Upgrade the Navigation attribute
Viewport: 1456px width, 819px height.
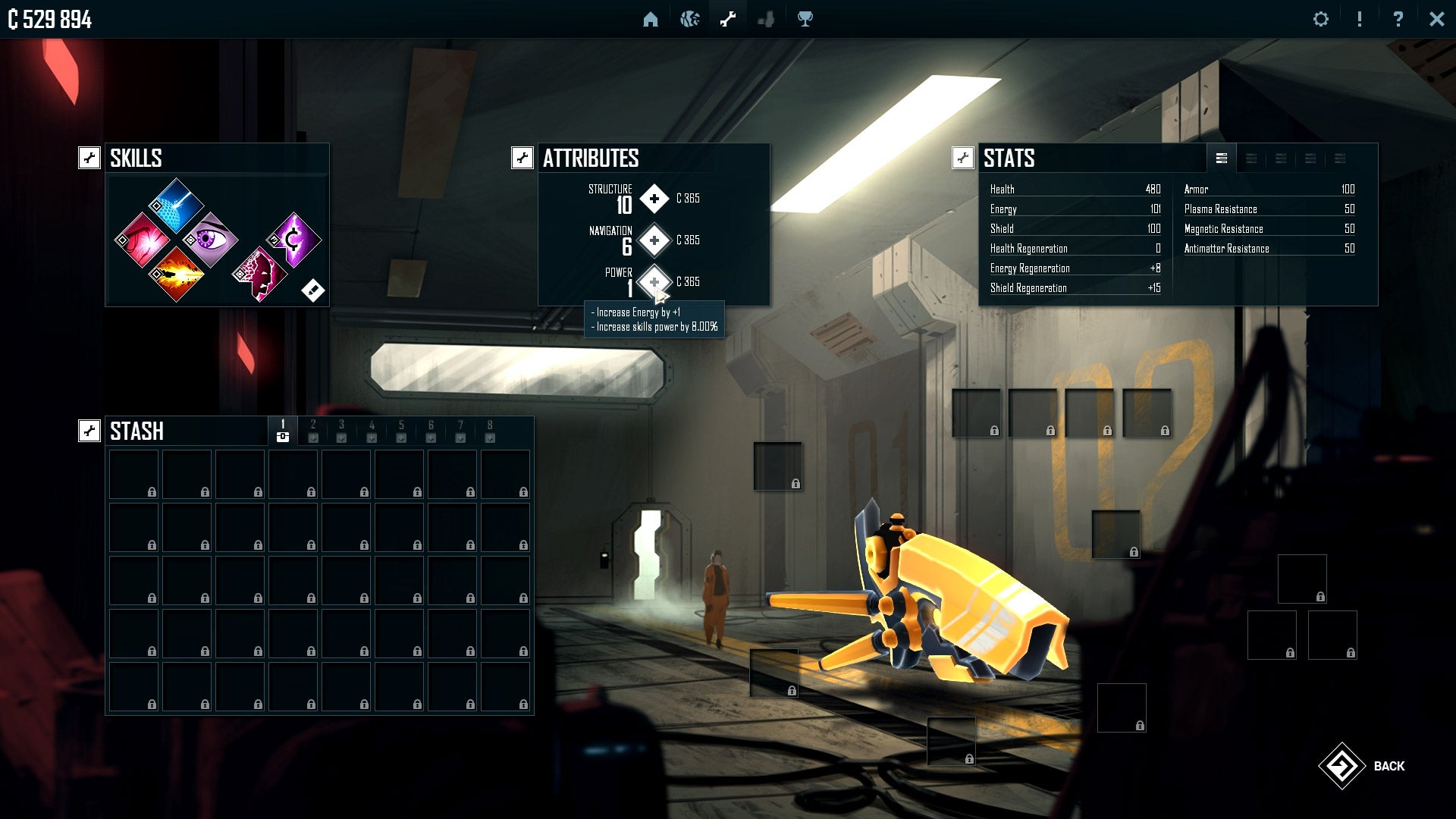tap(654, 240)
